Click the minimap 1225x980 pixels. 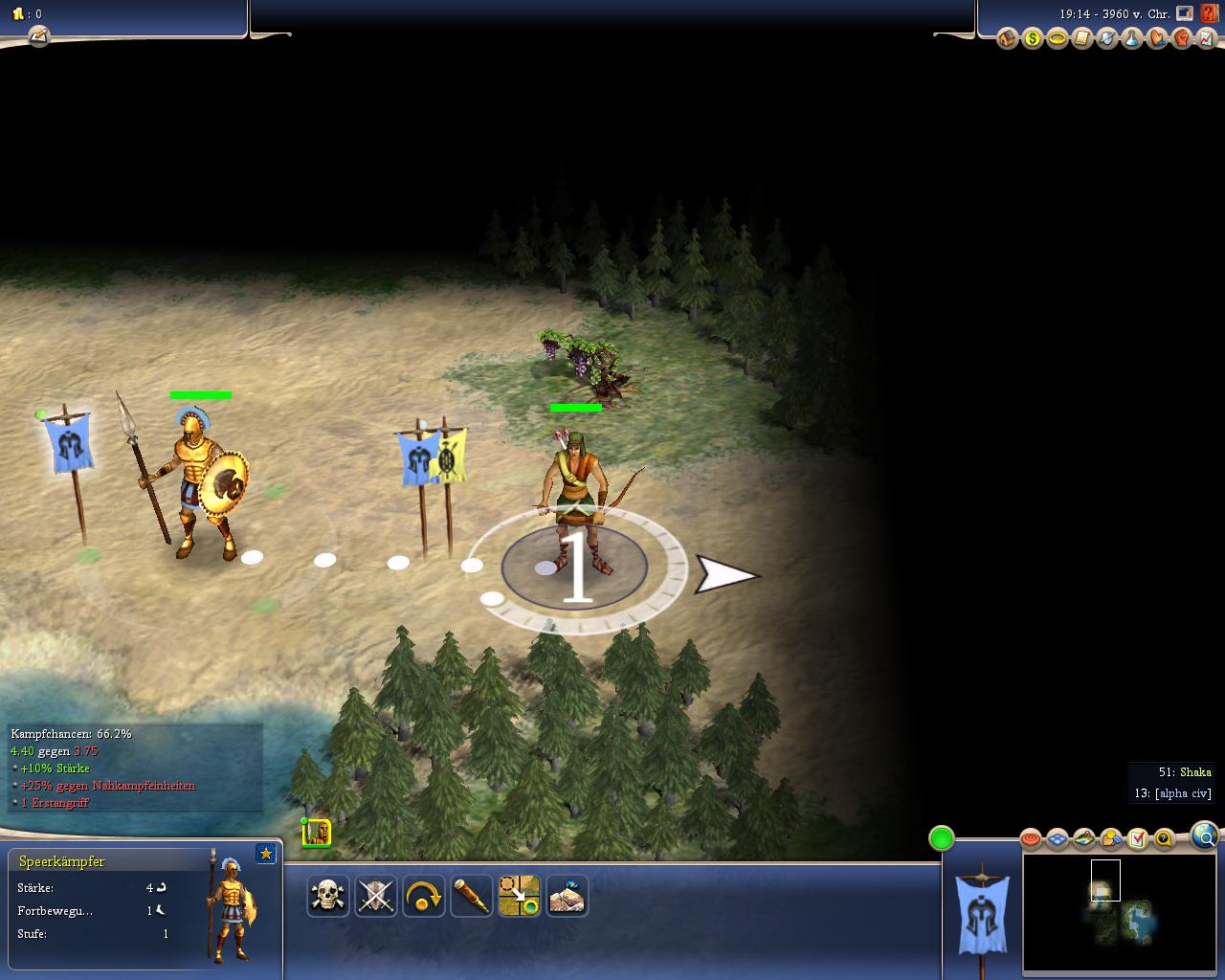click(1120, 912)
